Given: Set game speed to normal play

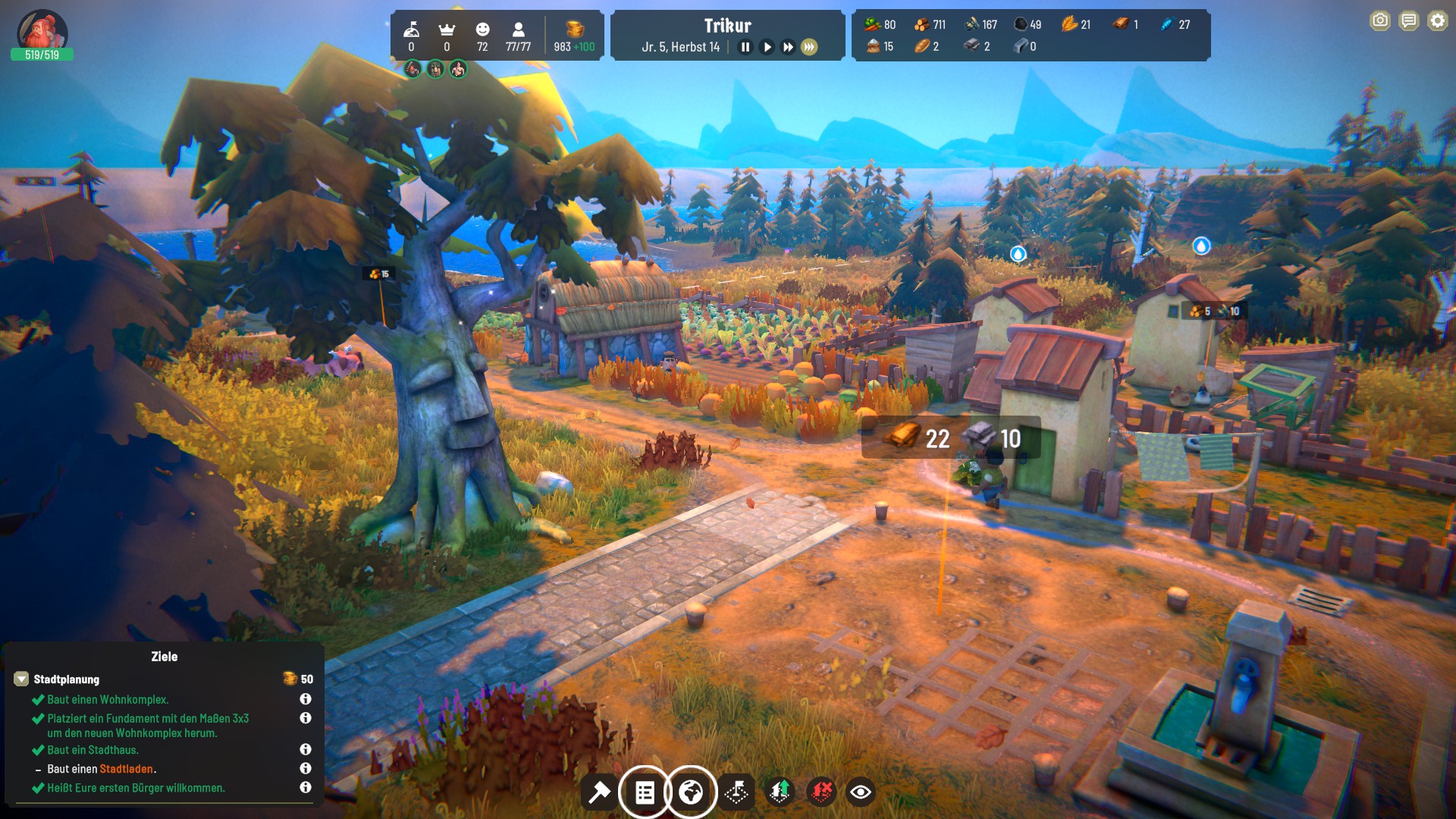Looking at the screenshot, I should tap(767, 47).
